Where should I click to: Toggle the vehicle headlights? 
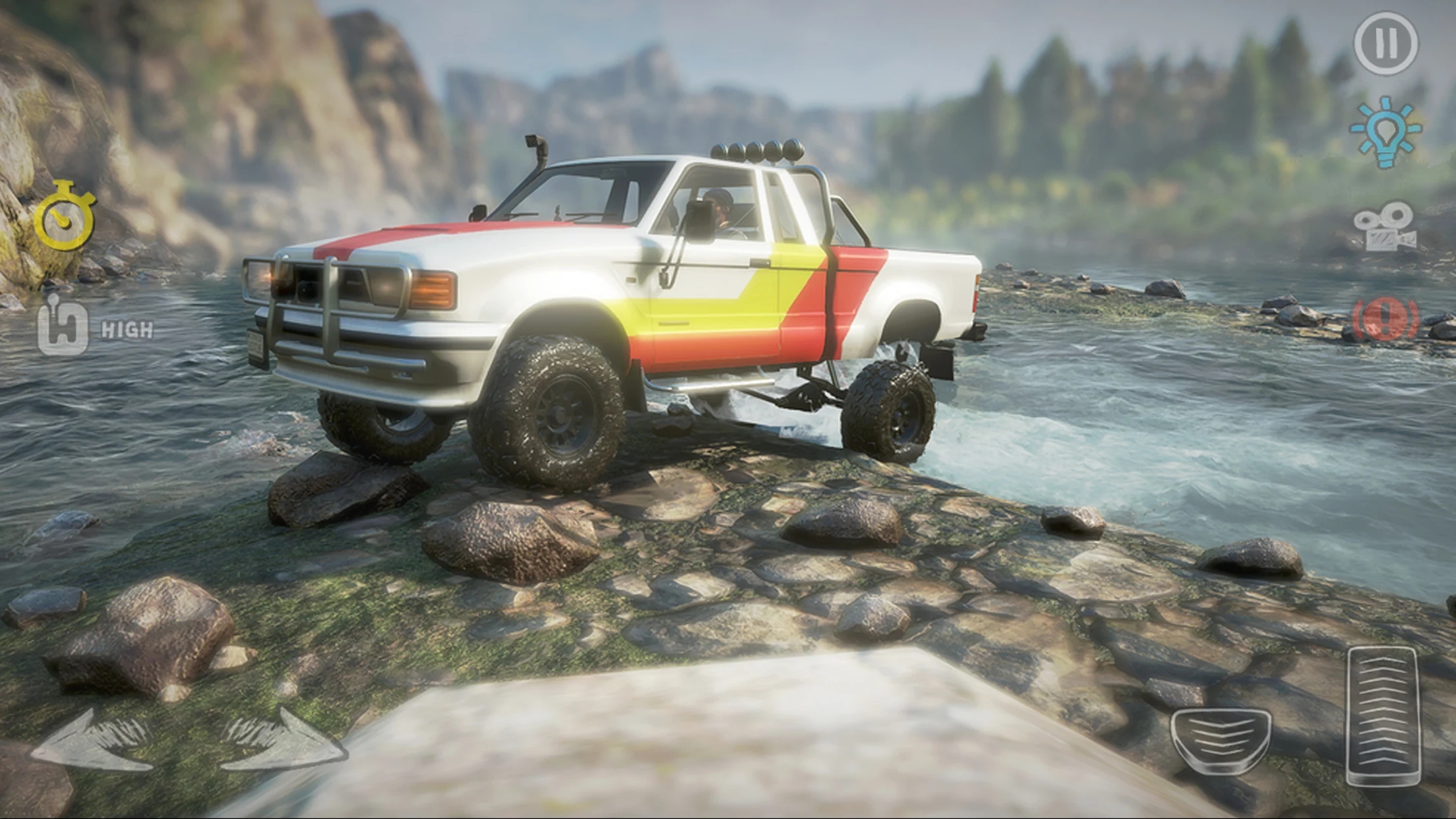click(x=1385, y=132)
